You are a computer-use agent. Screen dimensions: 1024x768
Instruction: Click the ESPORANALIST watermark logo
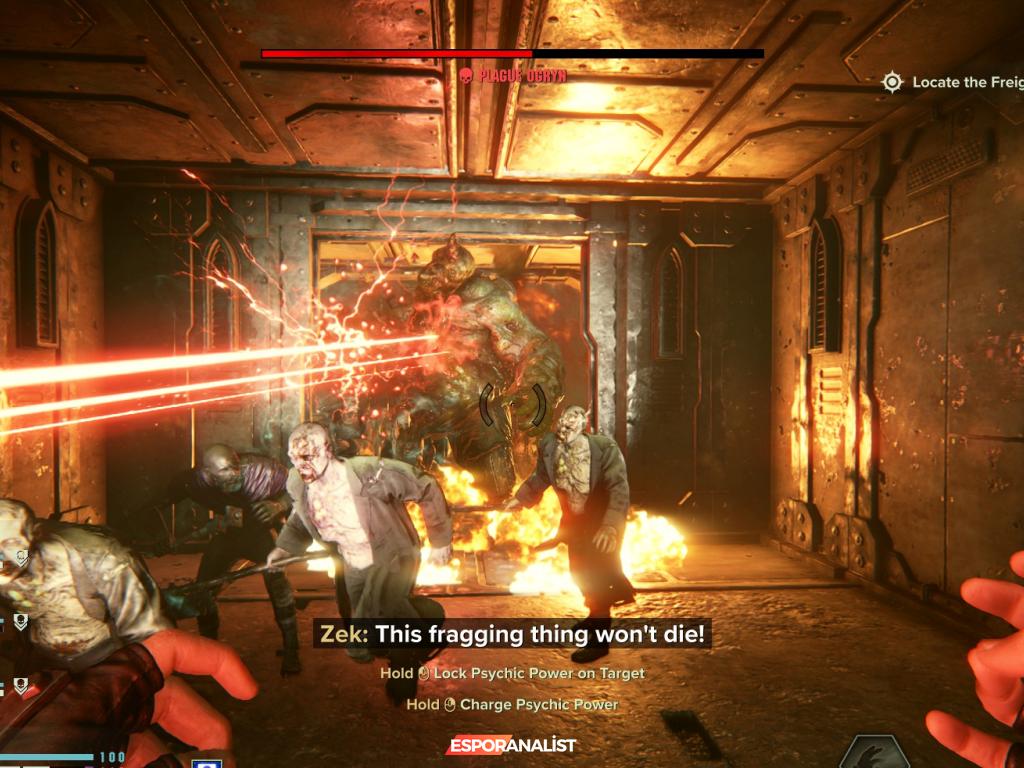[x=511, y=745]
